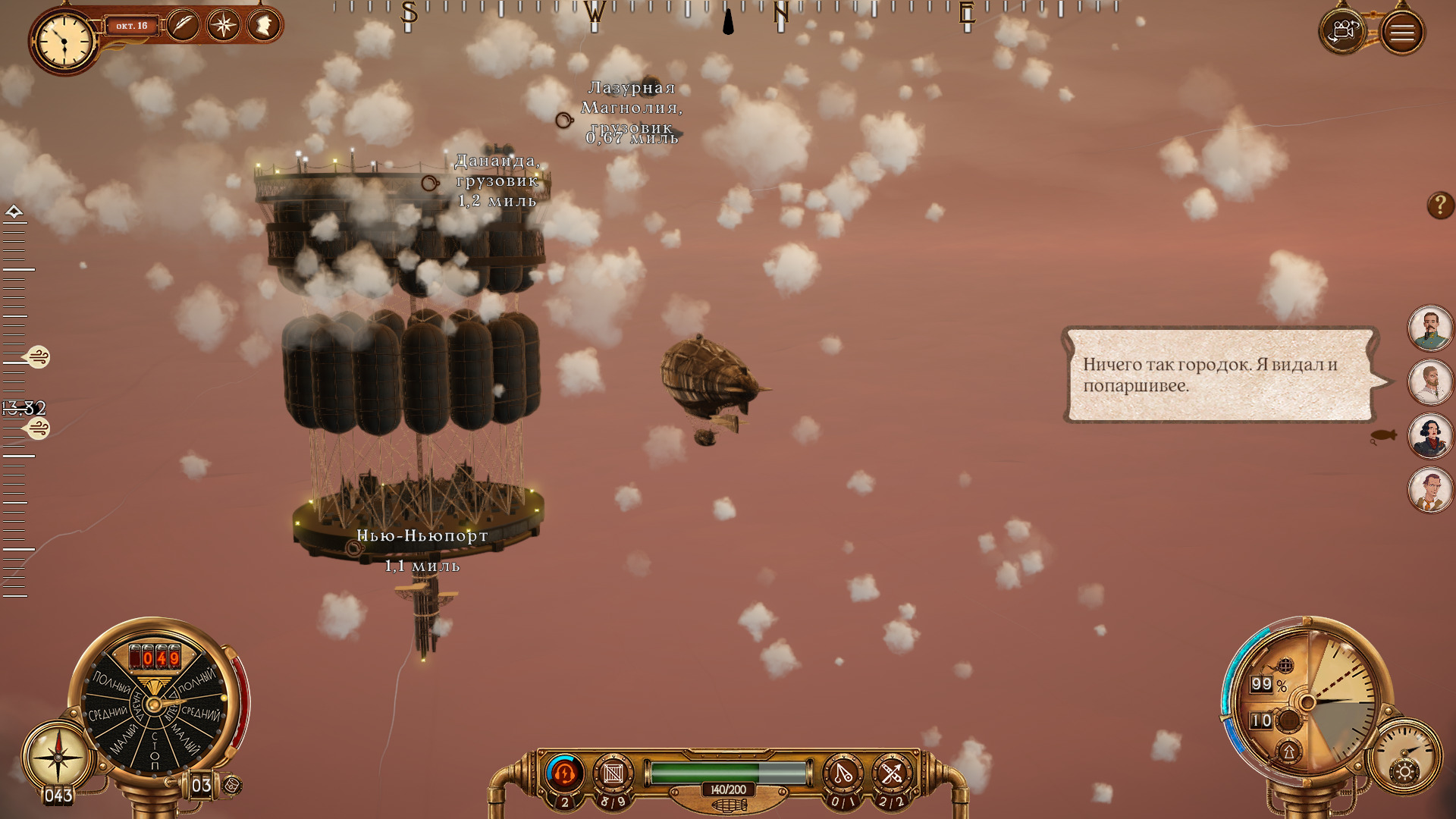The width and height of the screenshot is (1456, 819).
Task: Click the question mark help button
Action: coord(1440,205)
